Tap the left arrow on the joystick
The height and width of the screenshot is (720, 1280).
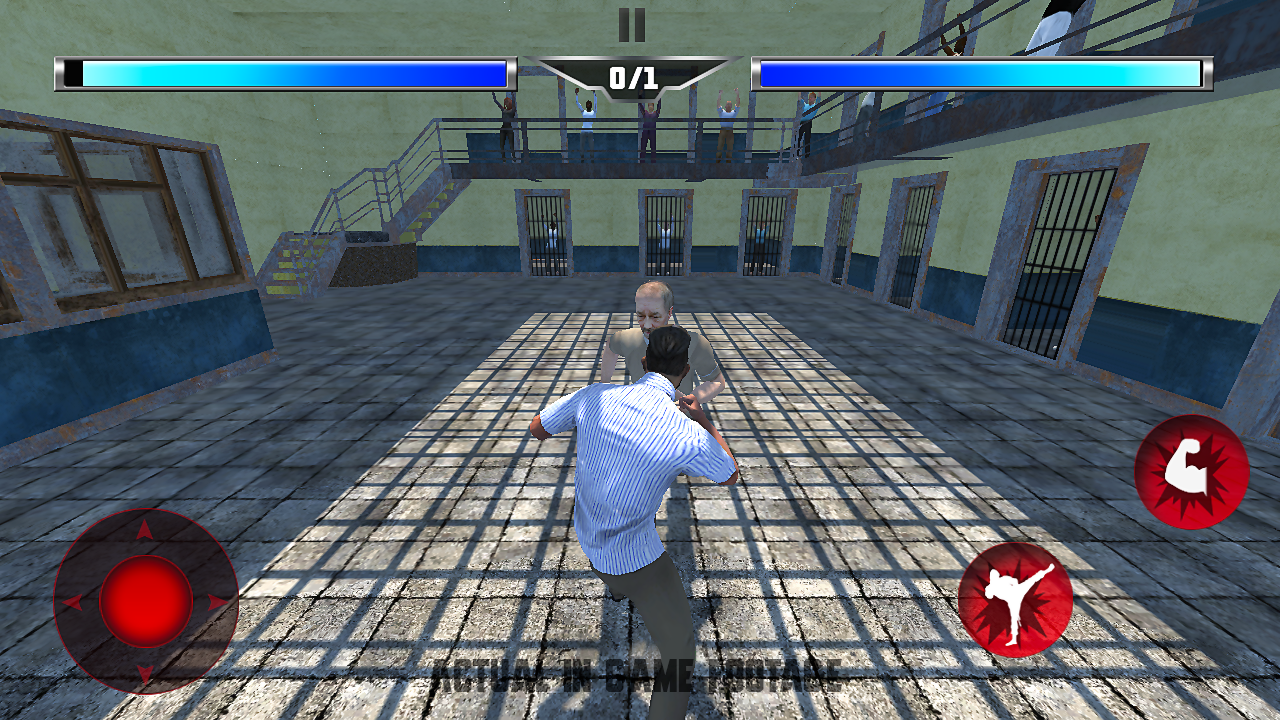click(x=72, y=600)
